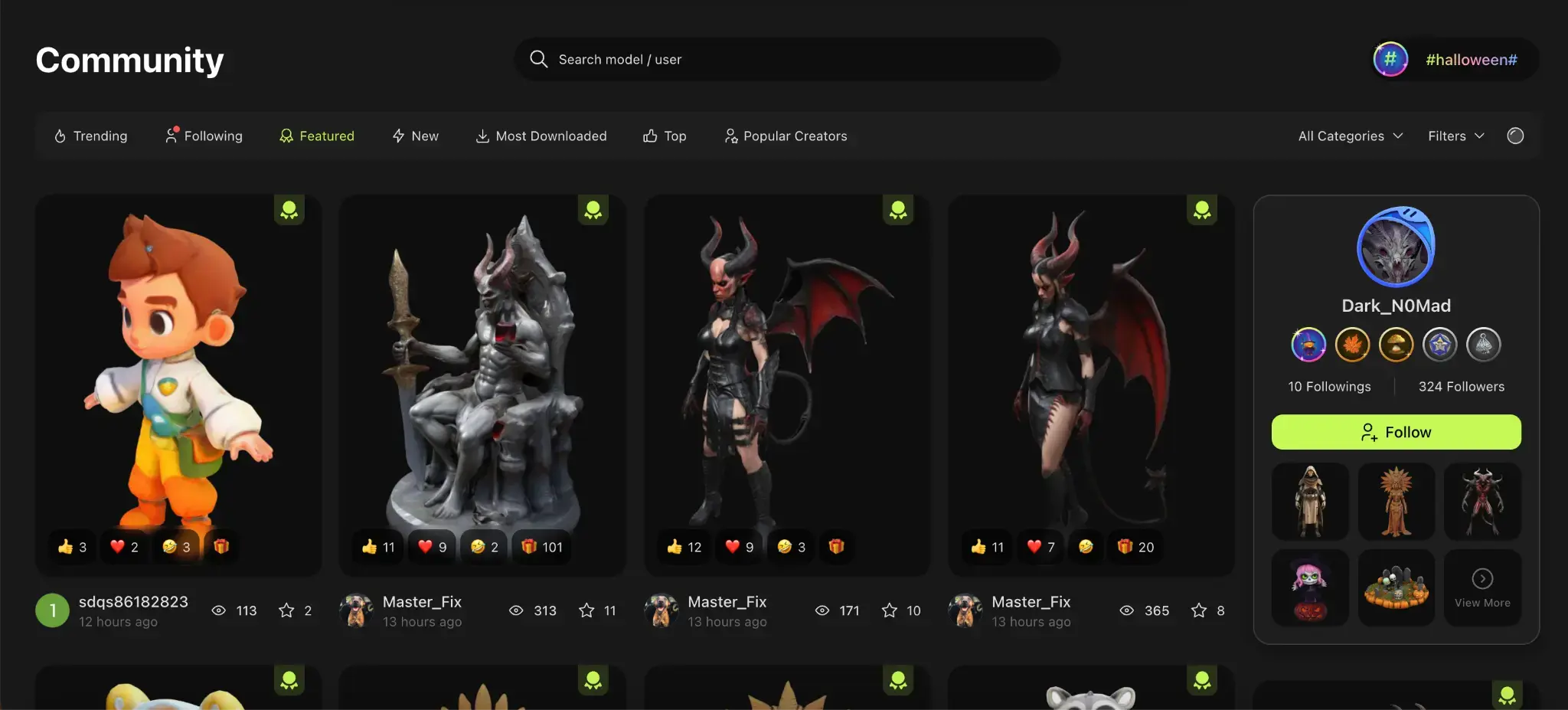
Task: Select the Popular Creators icon
Action: pyautogui.click(x=732, y=136)
